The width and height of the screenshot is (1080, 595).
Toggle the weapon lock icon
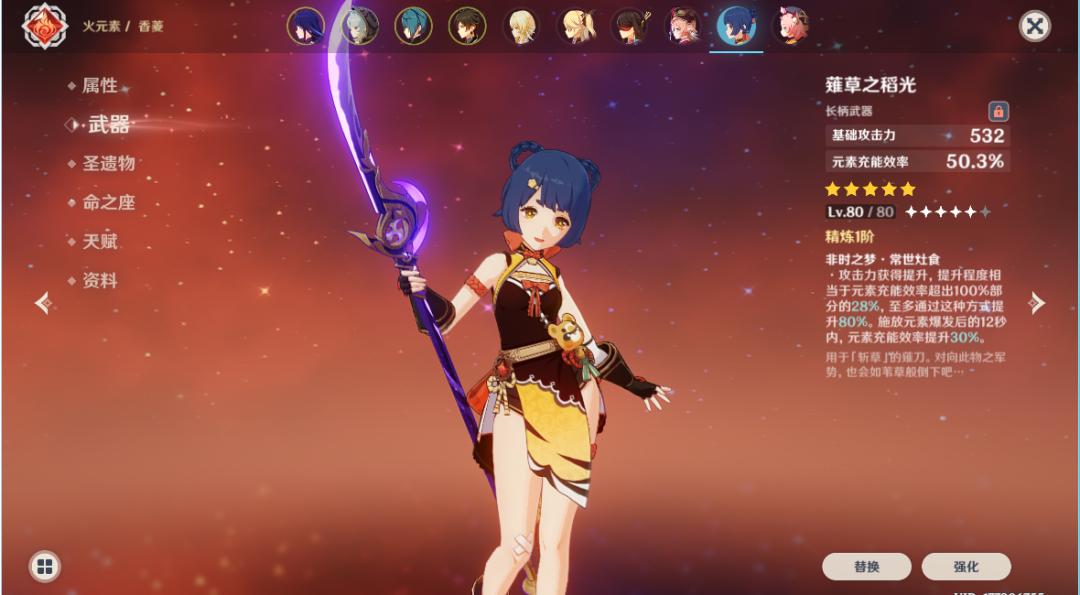(x=998, y=111)
